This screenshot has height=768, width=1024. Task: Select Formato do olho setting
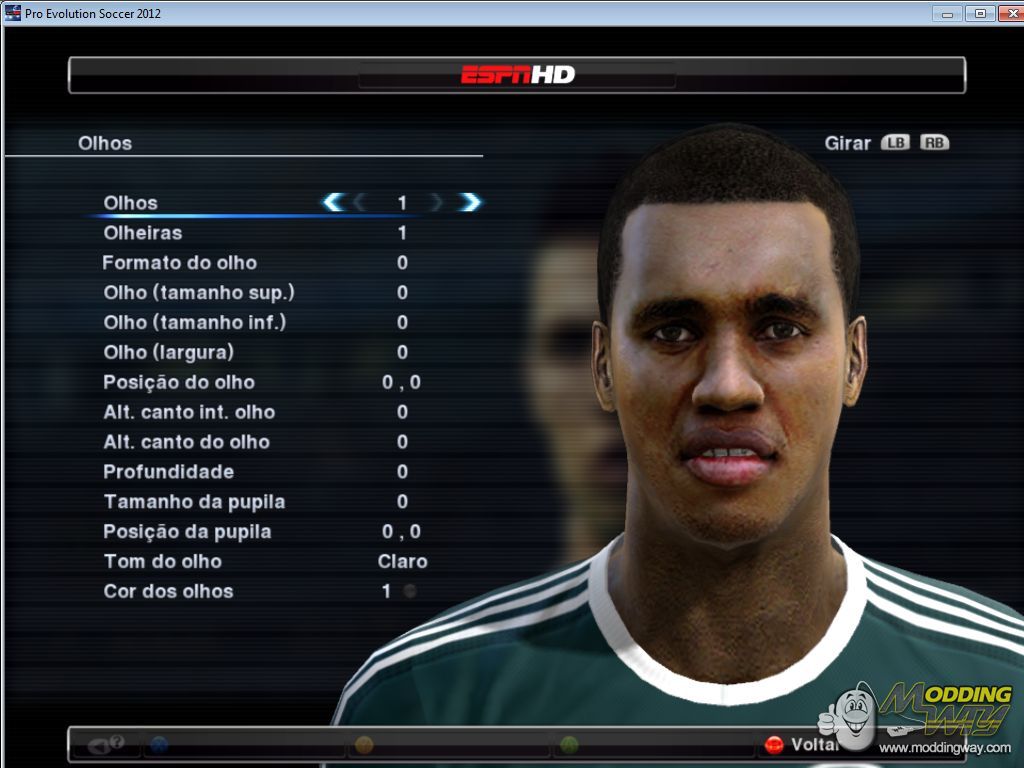point(180,263)
